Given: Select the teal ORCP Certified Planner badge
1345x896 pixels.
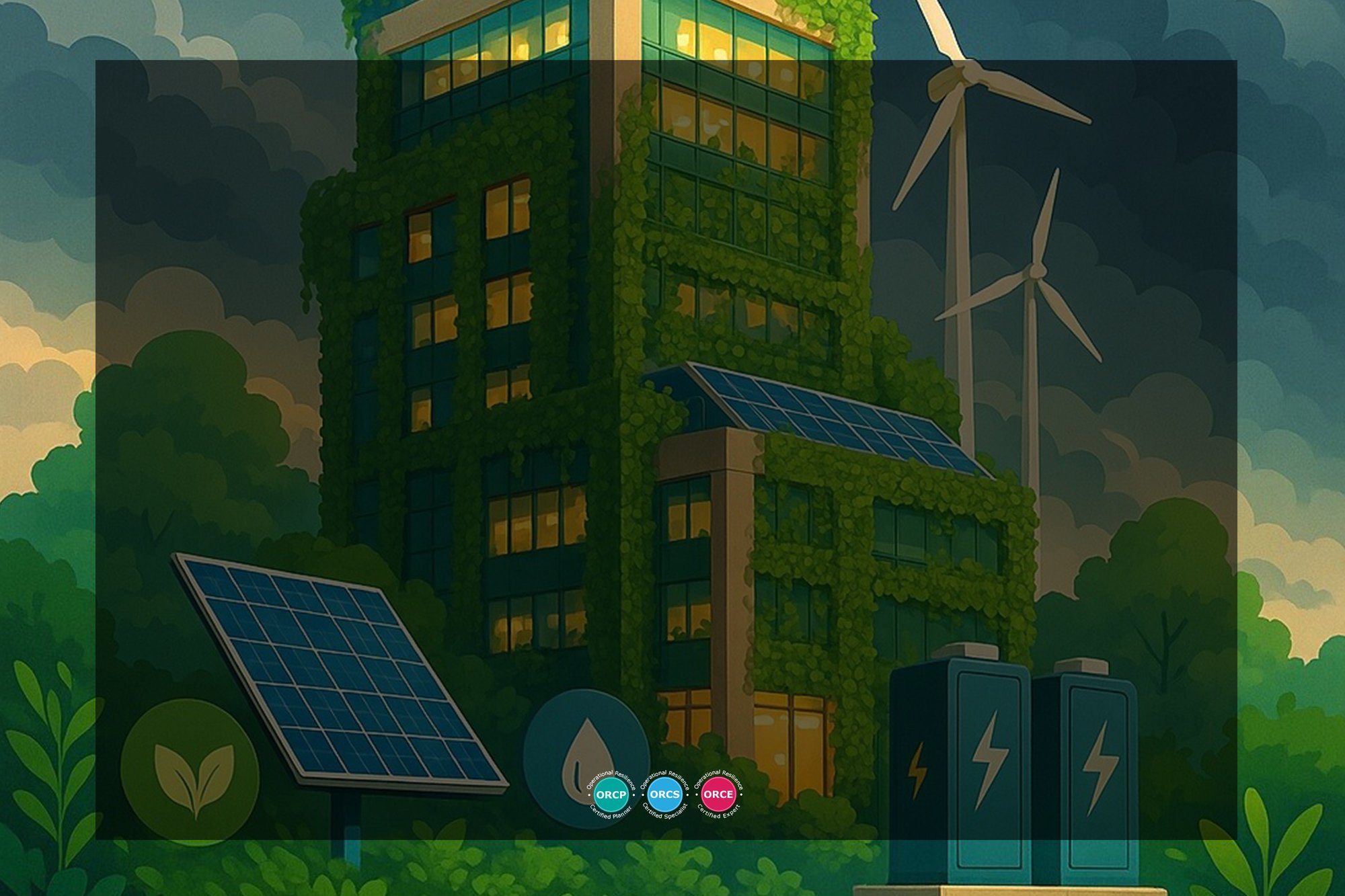Looking at the screenshot, I should [611, 795].
